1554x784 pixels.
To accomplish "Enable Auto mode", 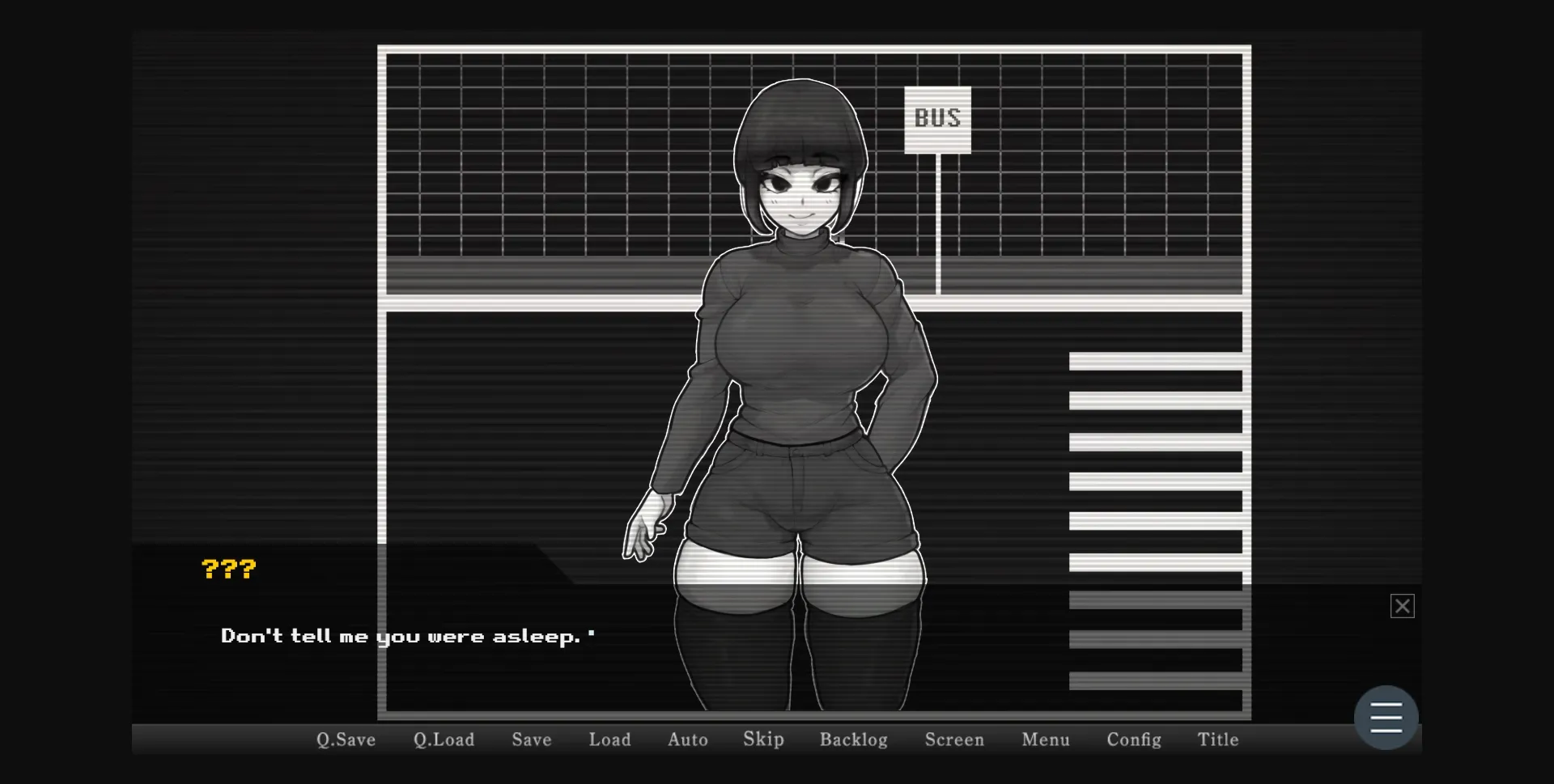I will click(x=687, y=739).
